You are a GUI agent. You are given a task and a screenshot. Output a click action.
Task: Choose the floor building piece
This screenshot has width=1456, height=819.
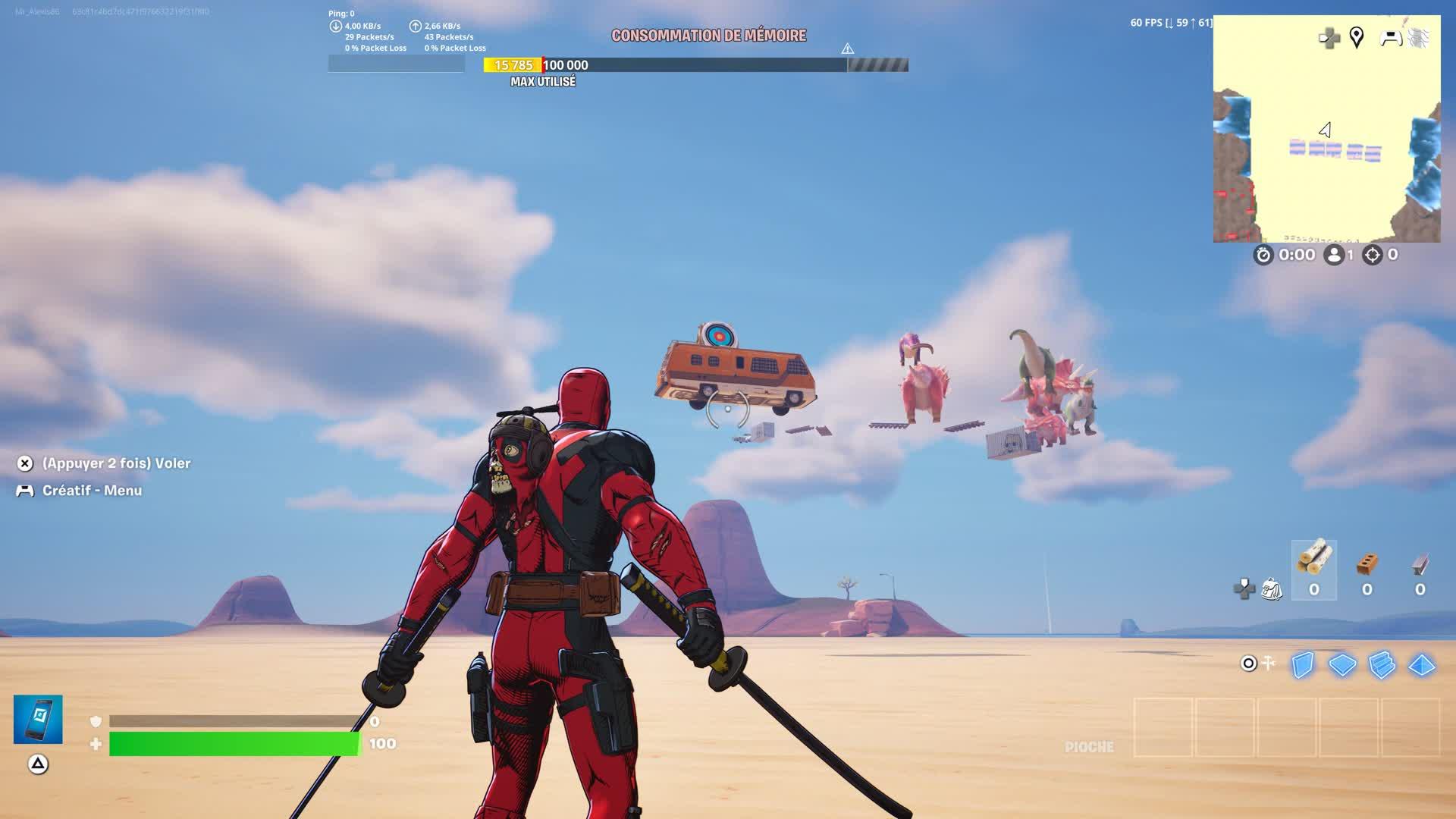click(1342, 665)
